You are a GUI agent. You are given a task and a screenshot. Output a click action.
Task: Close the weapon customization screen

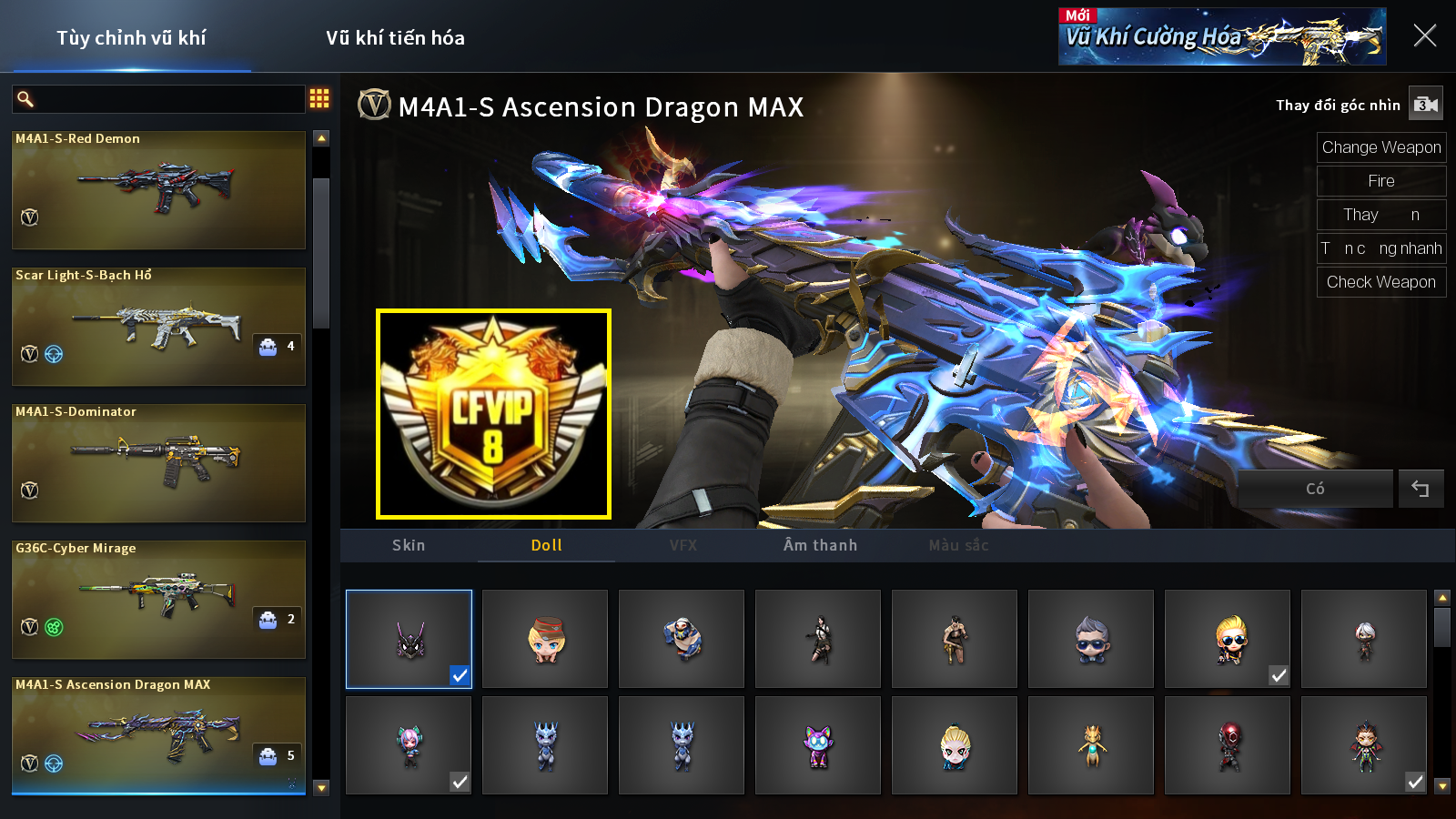tap(1424, 35)
